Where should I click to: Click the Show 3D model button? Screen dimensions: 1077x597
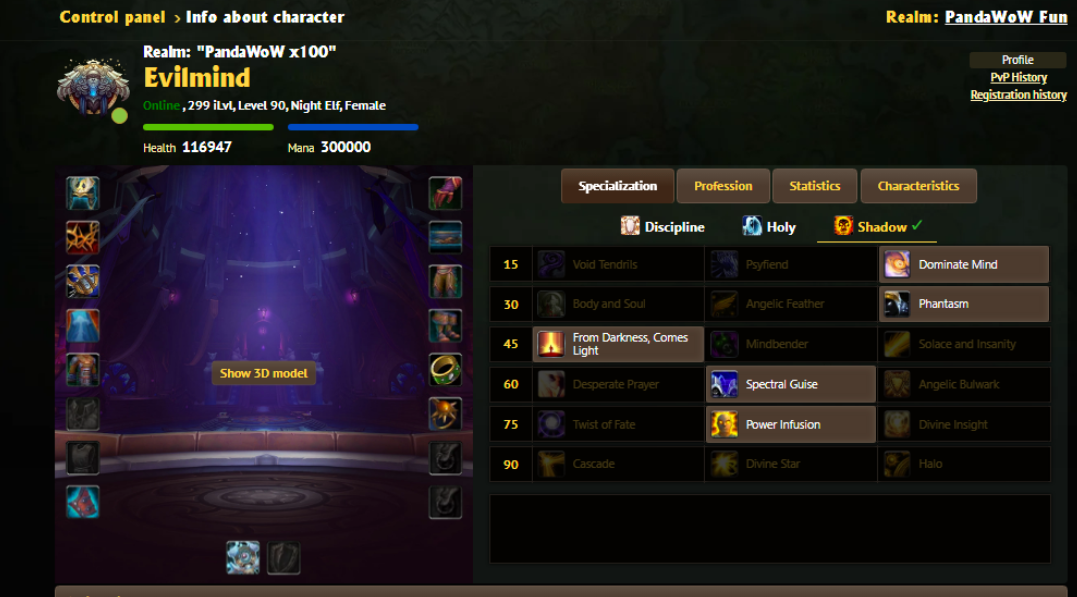[264, 373]
